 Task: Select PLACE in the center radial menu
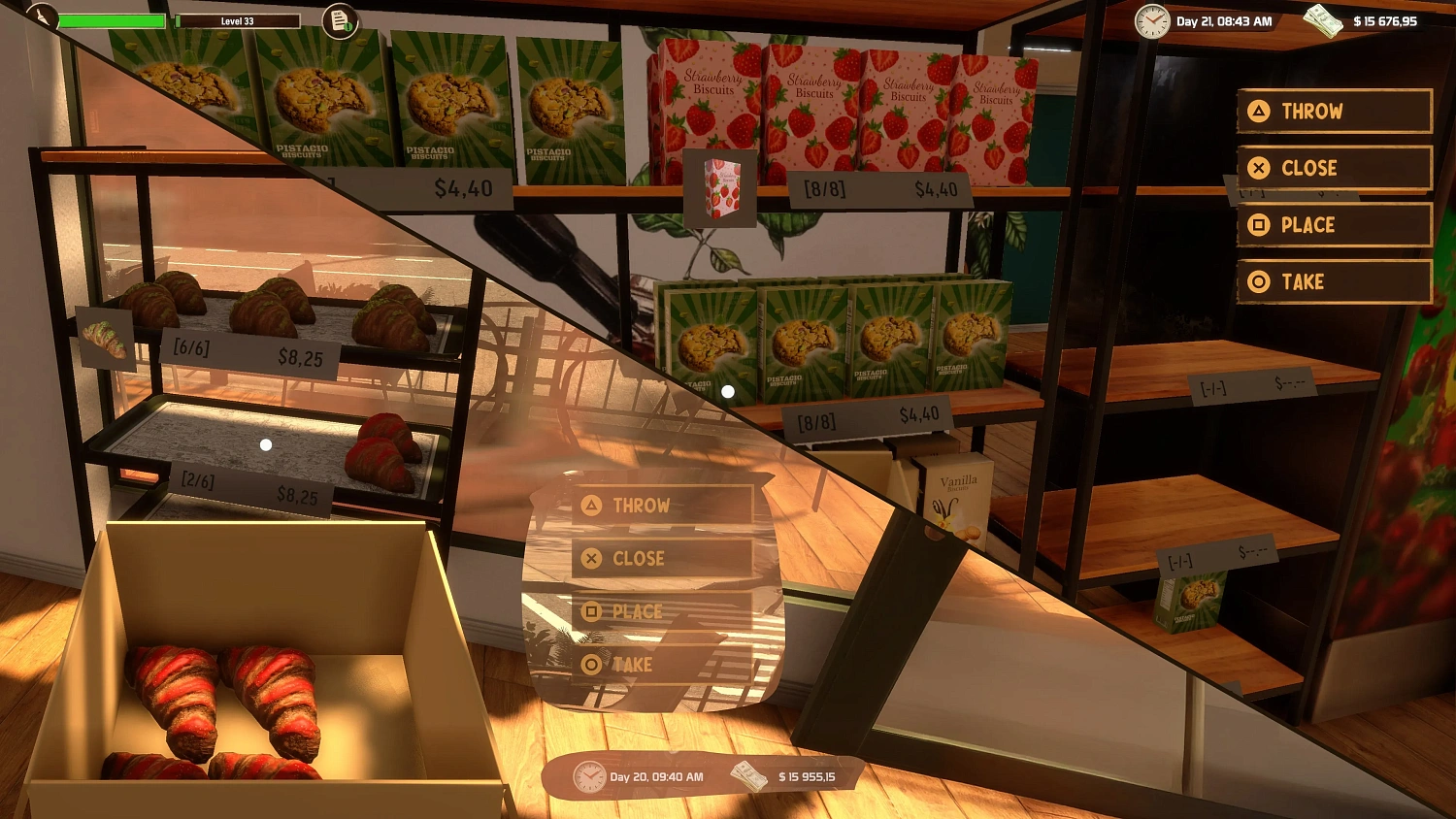click(636, 611)
